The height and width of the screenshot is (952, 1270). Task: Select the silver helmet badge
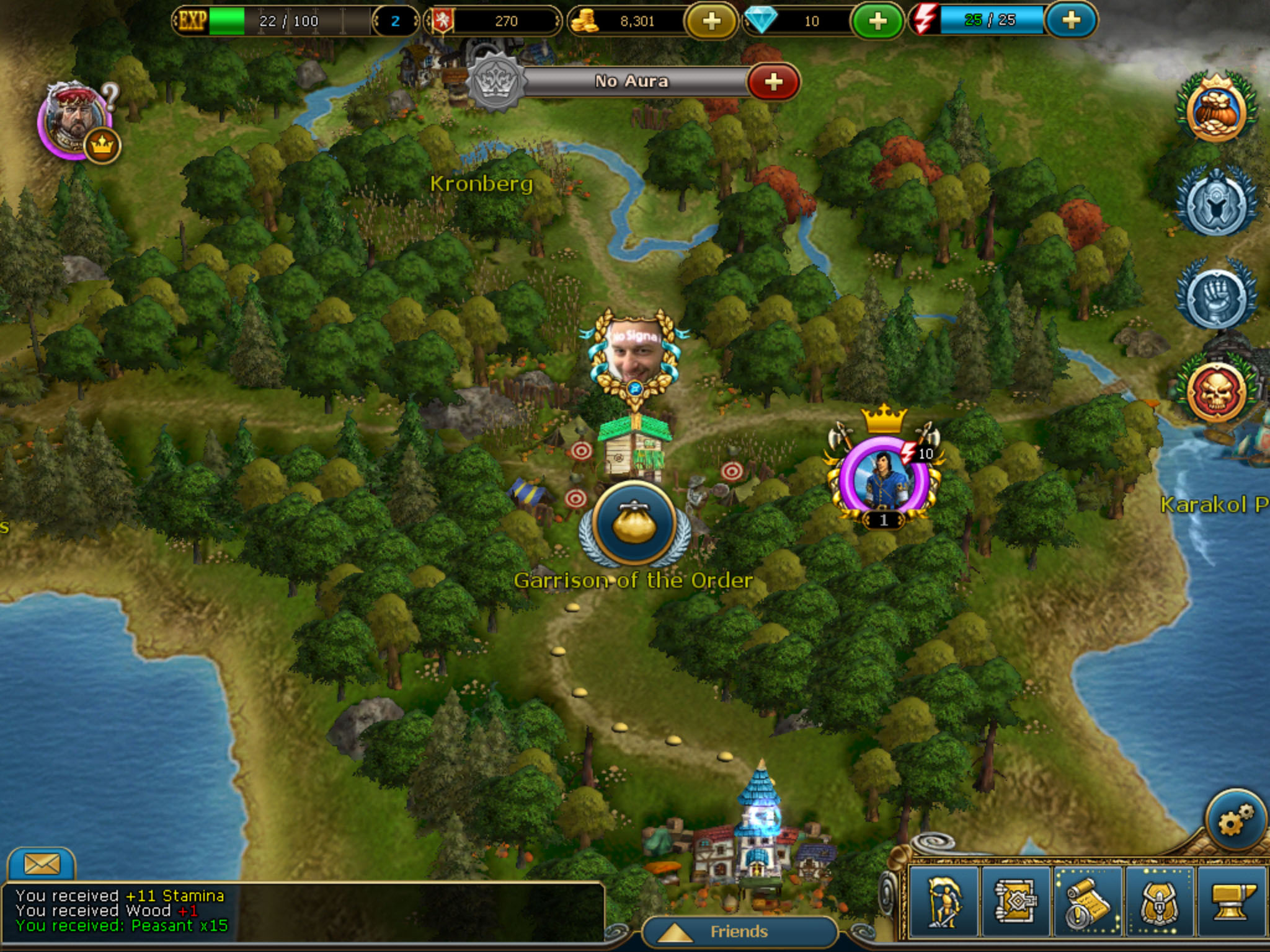click(1215, 203)
